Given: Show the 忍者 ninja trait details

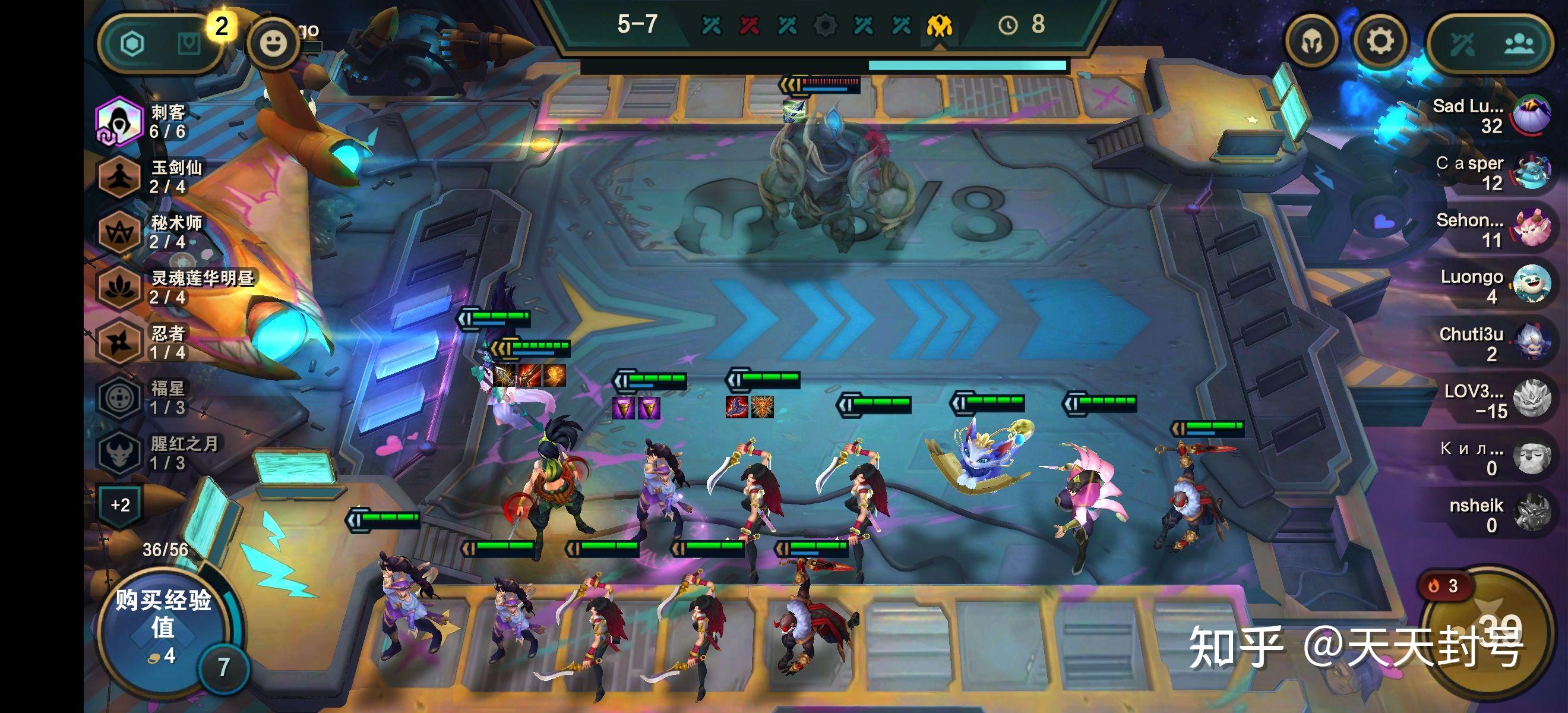Looking at the screenshot, I should coord(119,343).
